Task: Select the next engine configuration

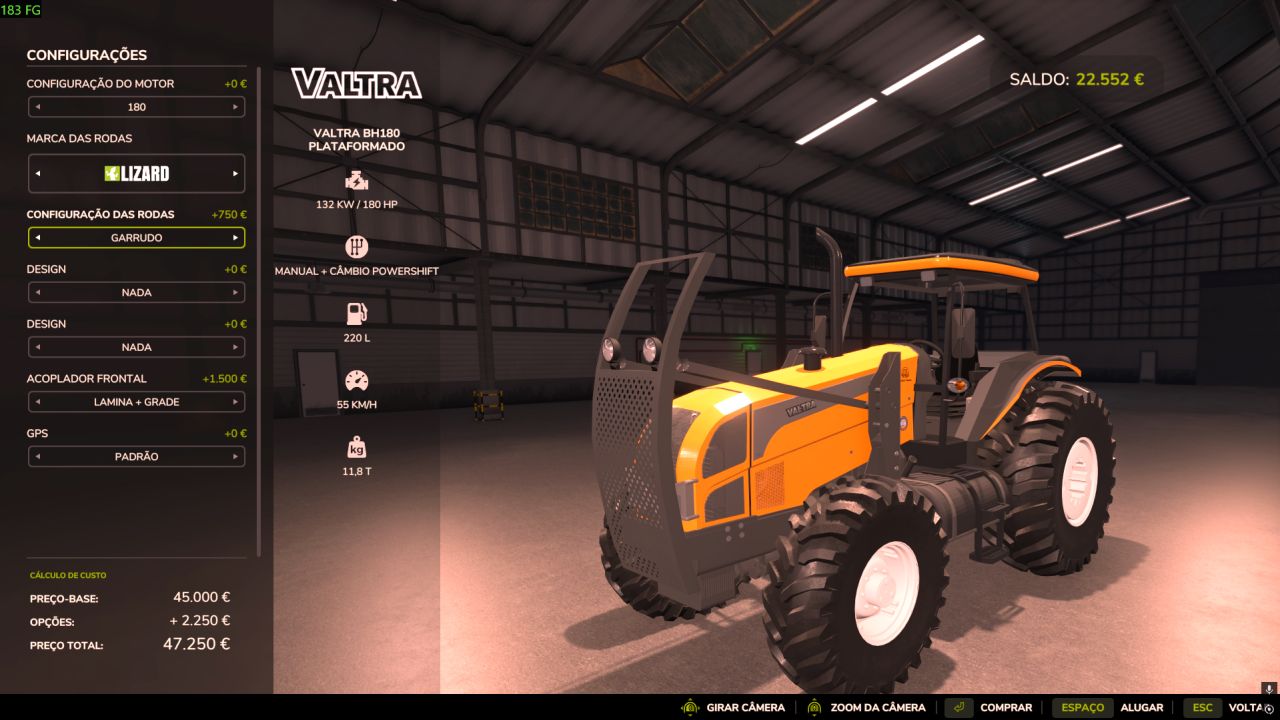Action: 237,107
